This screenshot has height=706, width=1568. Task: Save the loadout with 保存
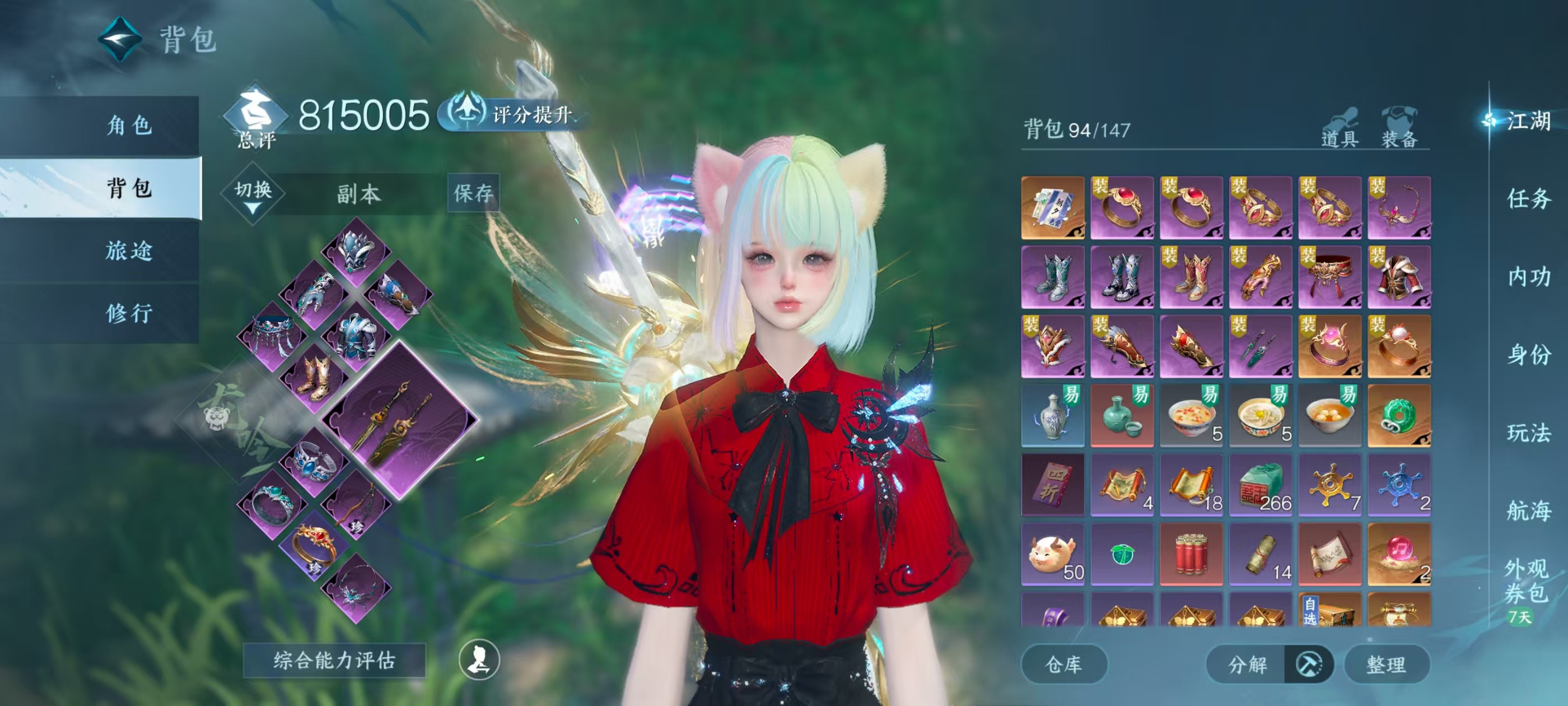(473, 193)
